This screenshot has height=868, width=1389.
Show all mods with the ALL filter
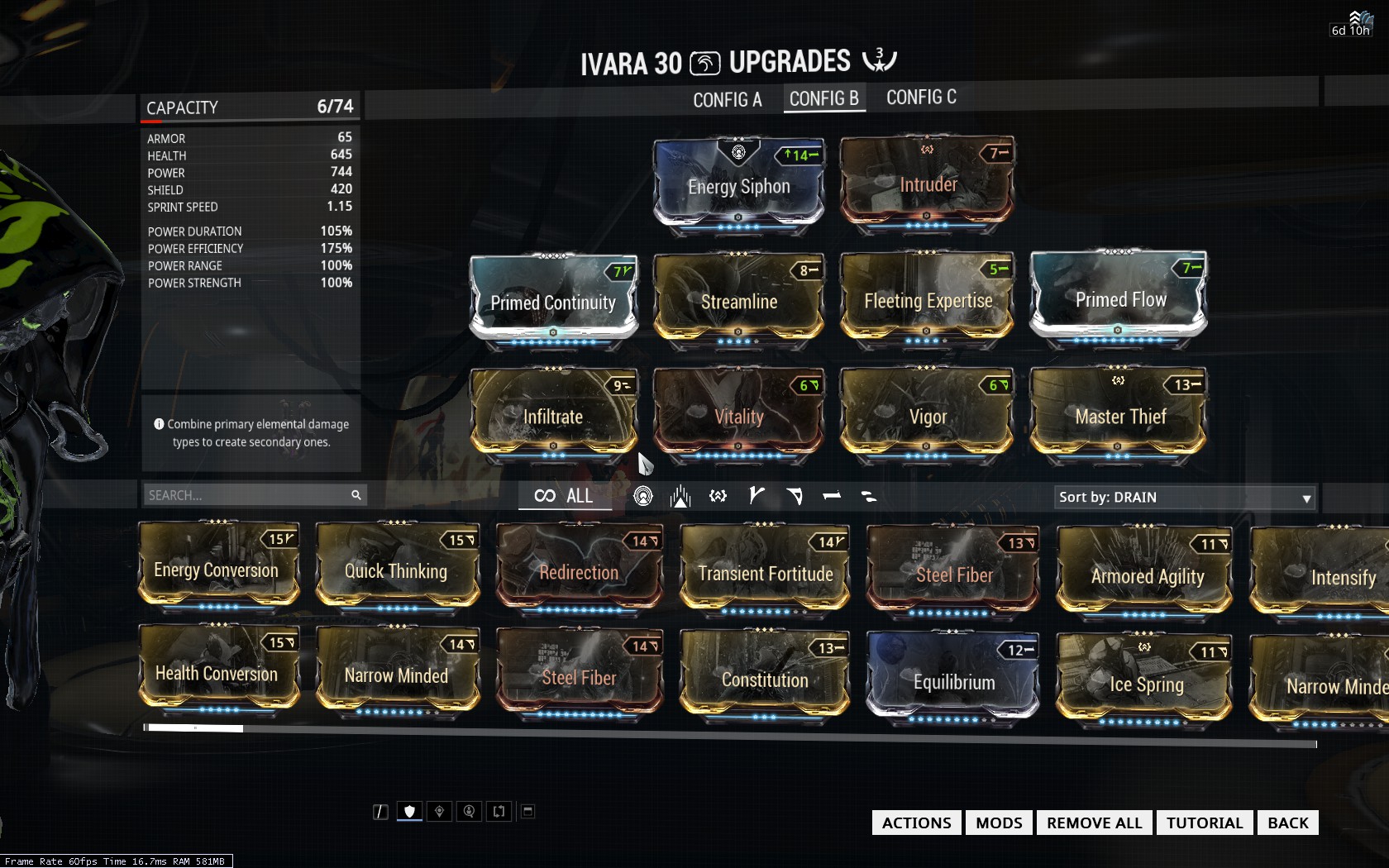coord(565,496)
